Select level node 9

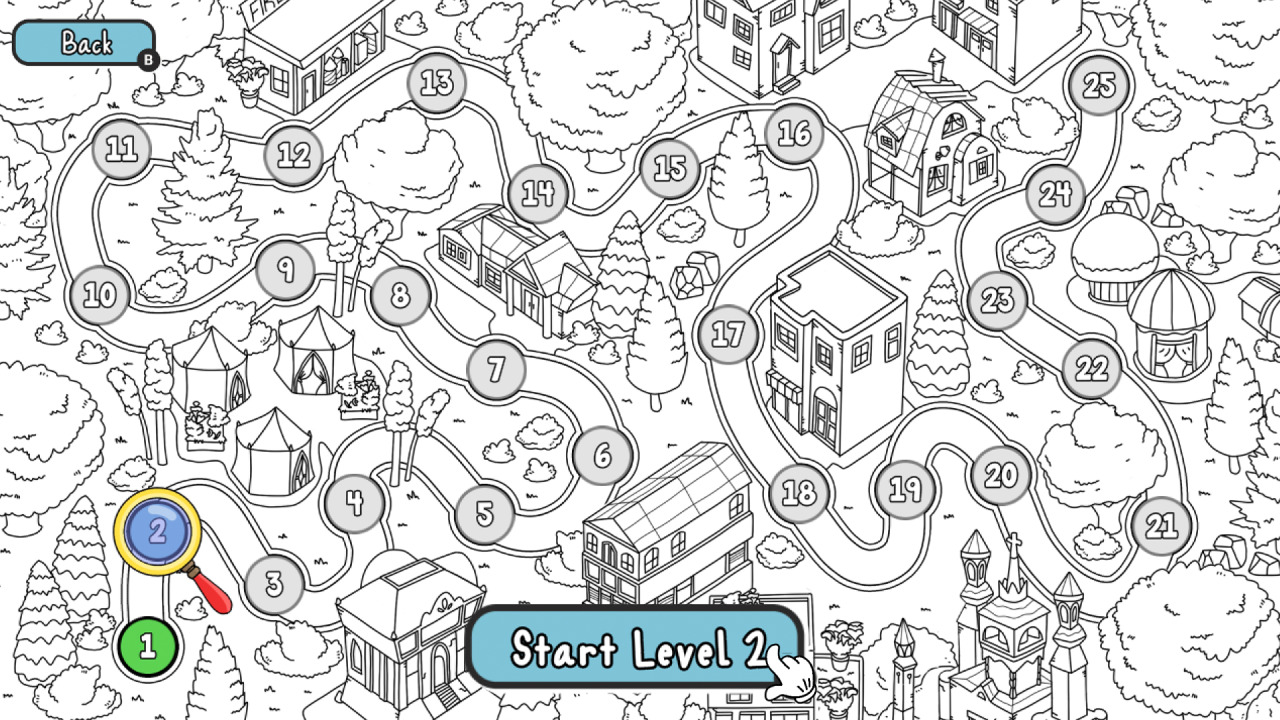286,271
